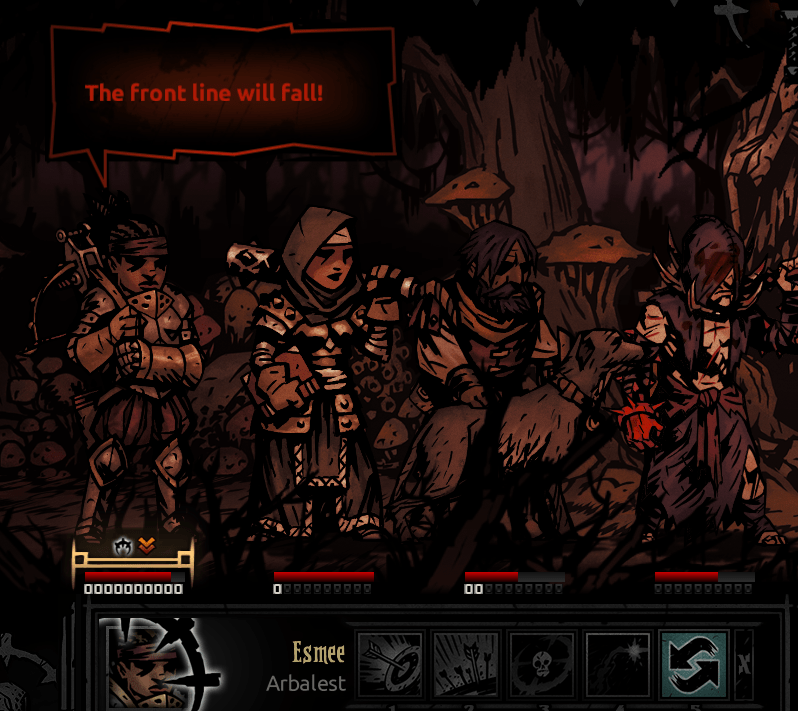This screenshot has width=798, height=711.
Task: Check the orange down-arrows debuff icon
Action: pos(146,545)
